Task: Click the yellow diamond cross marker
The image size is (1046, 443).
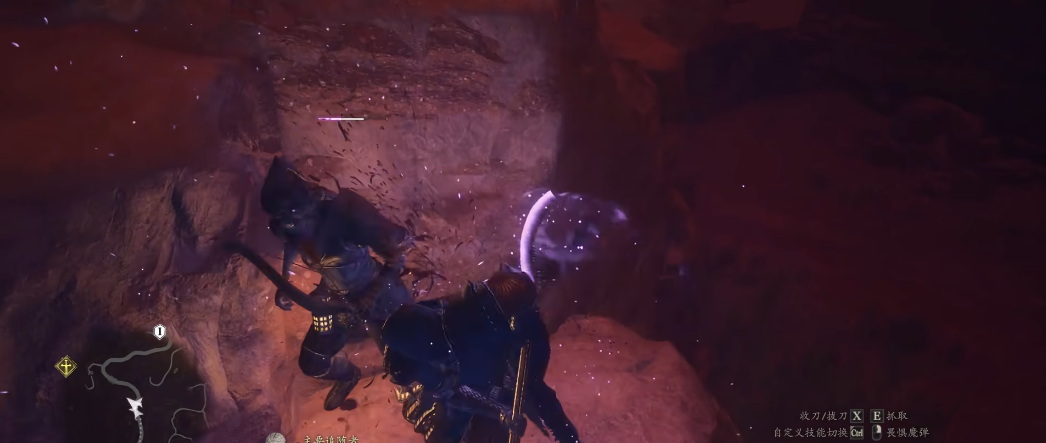Action: point(66,366)
